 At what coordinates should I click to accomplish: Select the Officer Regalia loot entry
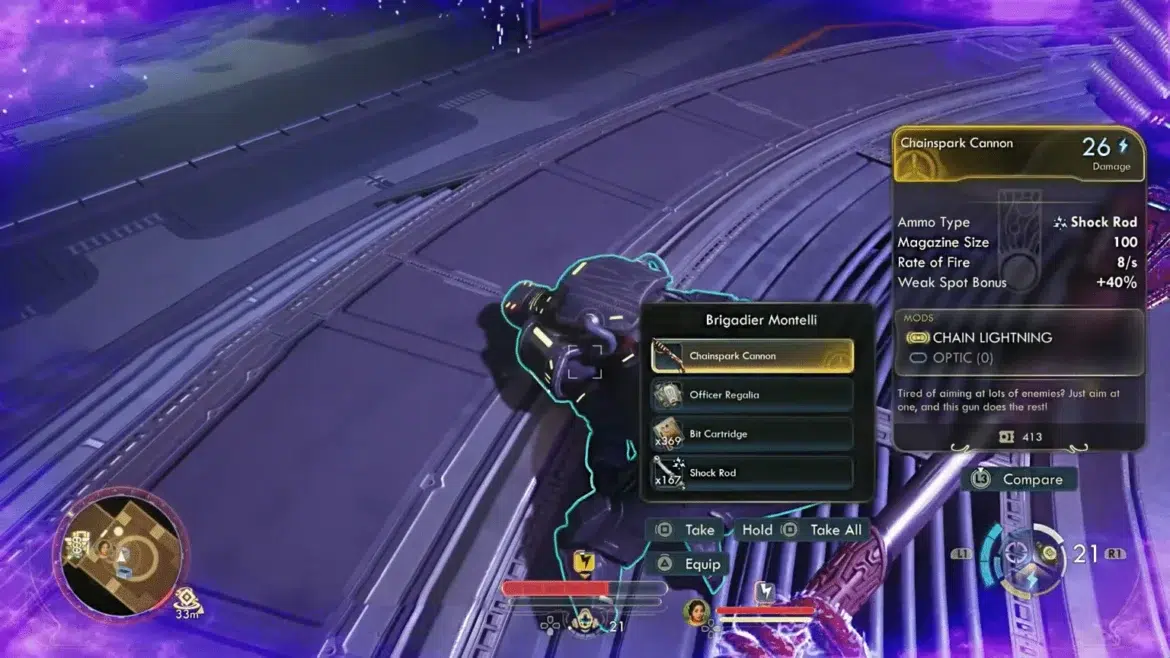coord(752,395)
